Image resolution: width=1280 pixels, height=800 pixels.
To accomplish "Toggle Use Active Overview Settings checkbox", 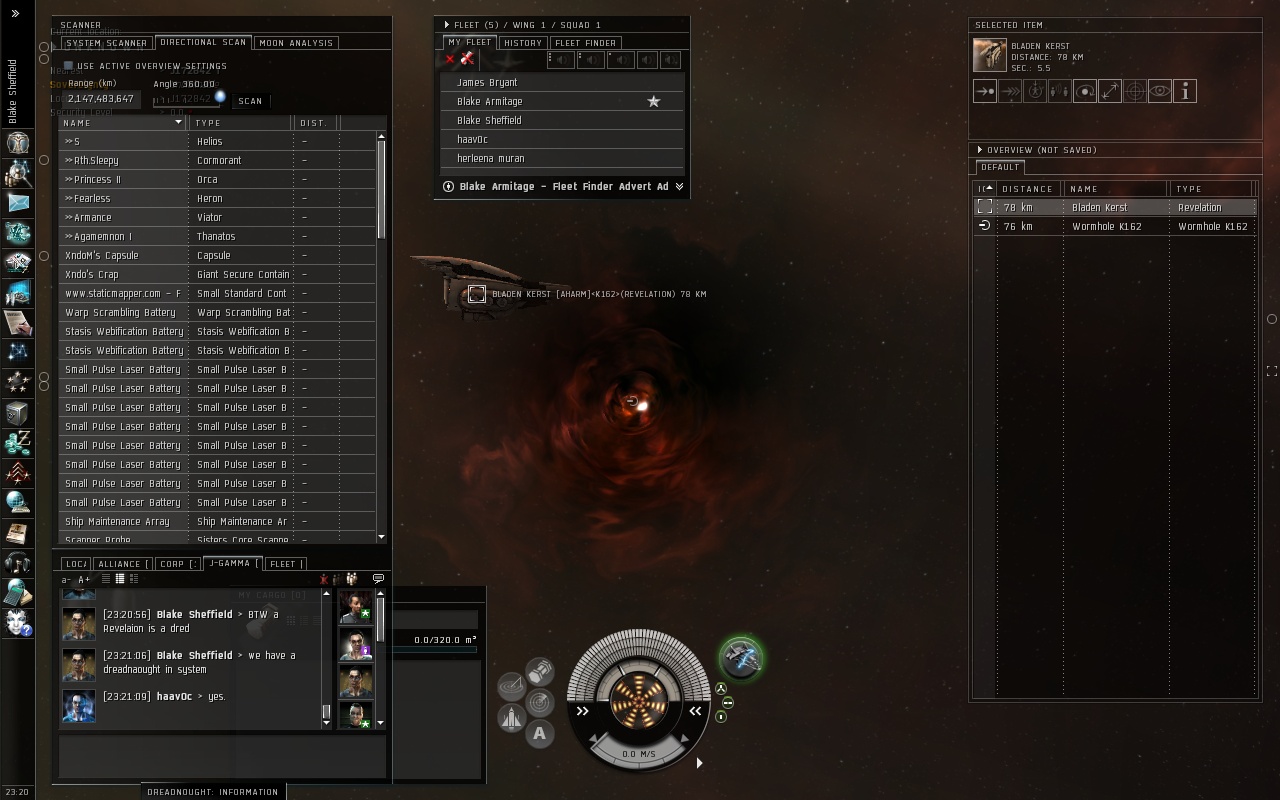I will coord(69,66).
